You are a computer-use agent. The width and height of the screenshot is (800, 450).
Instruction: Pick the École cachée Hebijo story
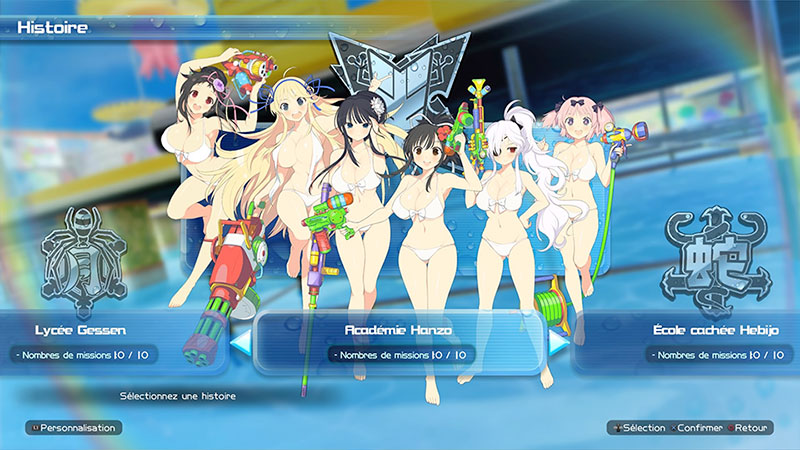click(x=713, y=340)
